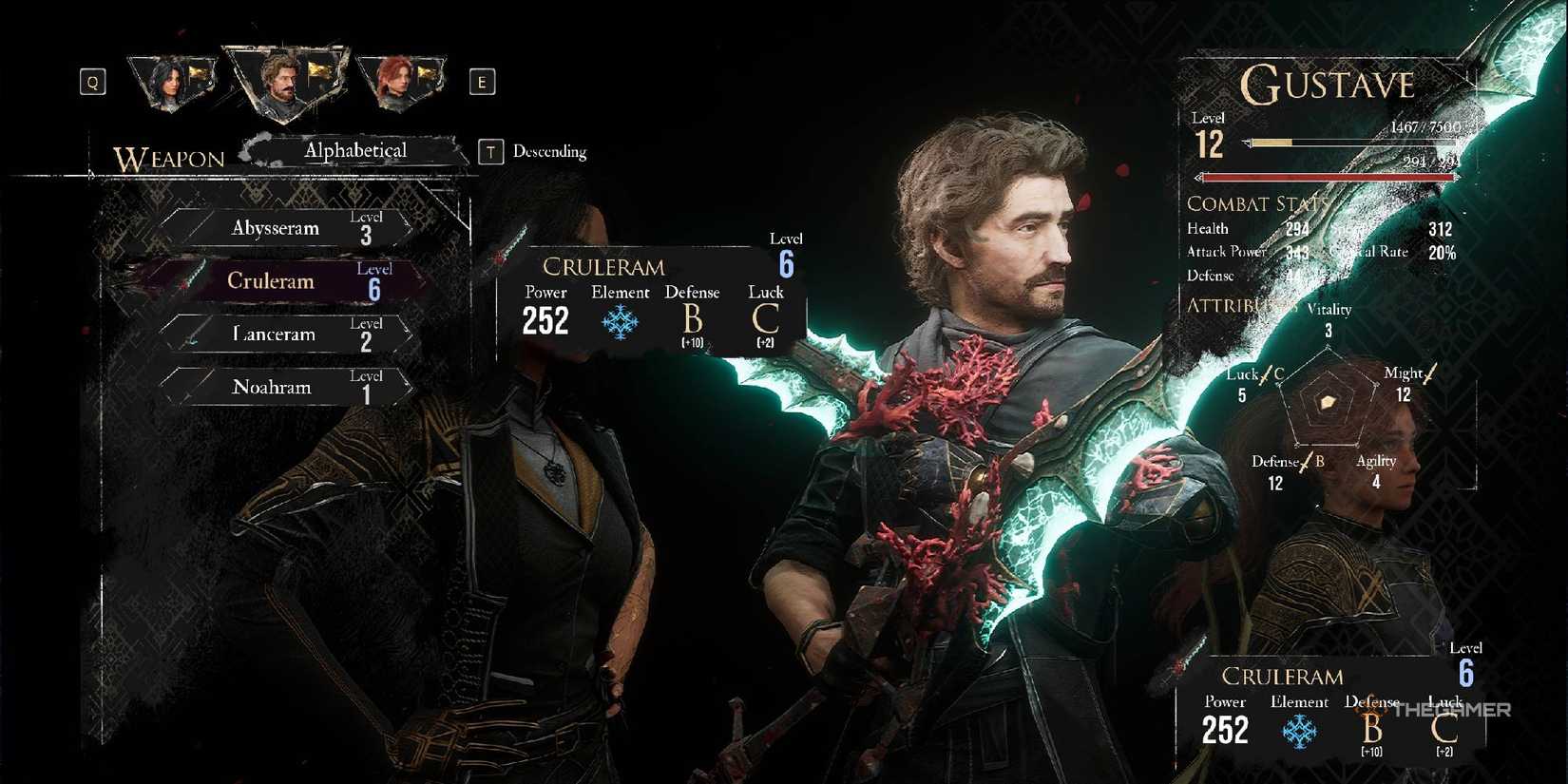Click the Q key prompt icon
Image resolution: width=1568 pixels, height=784 pixels.
(92, 82)
